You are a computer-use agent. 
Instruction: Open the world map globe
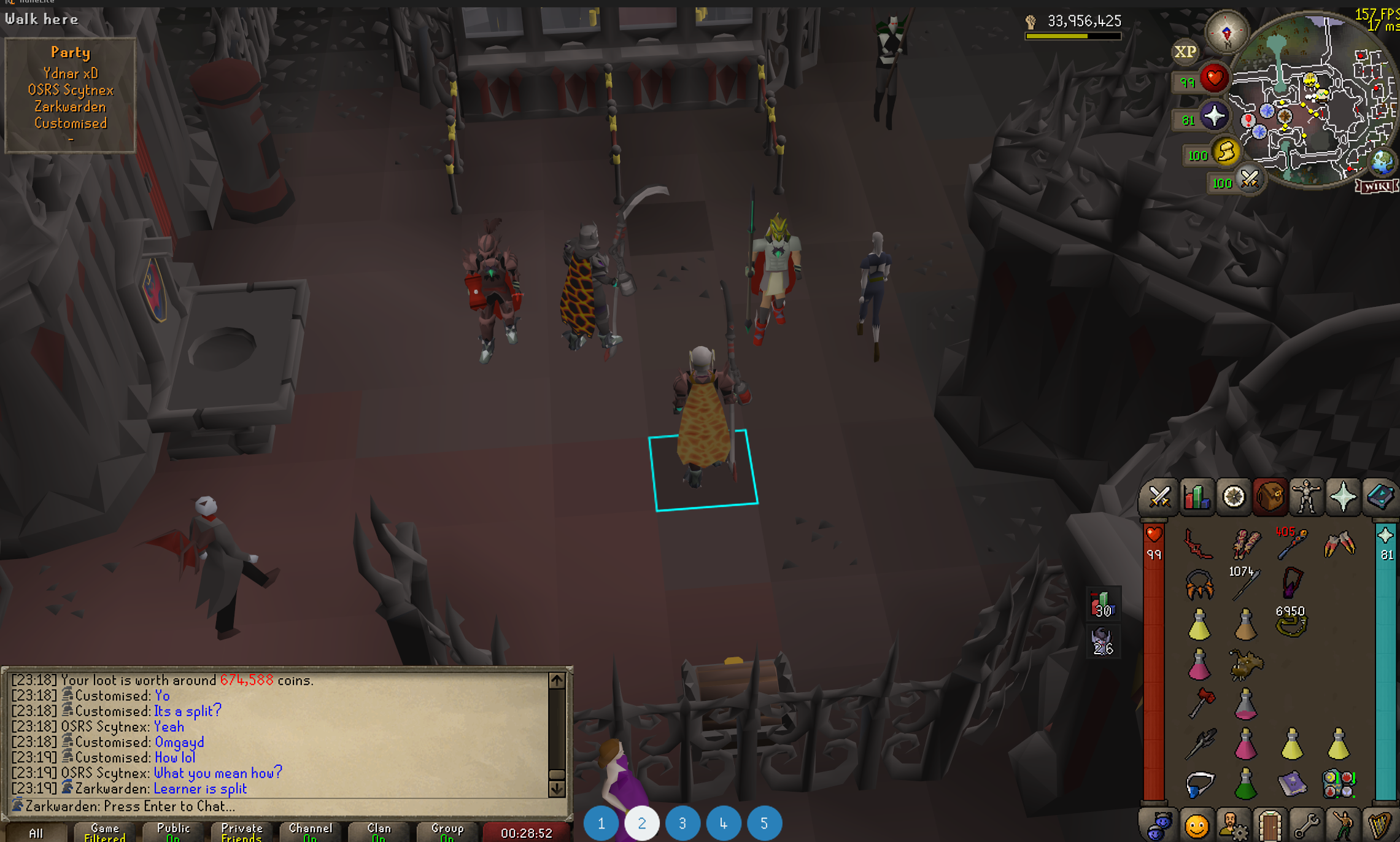coord(1382,162)
